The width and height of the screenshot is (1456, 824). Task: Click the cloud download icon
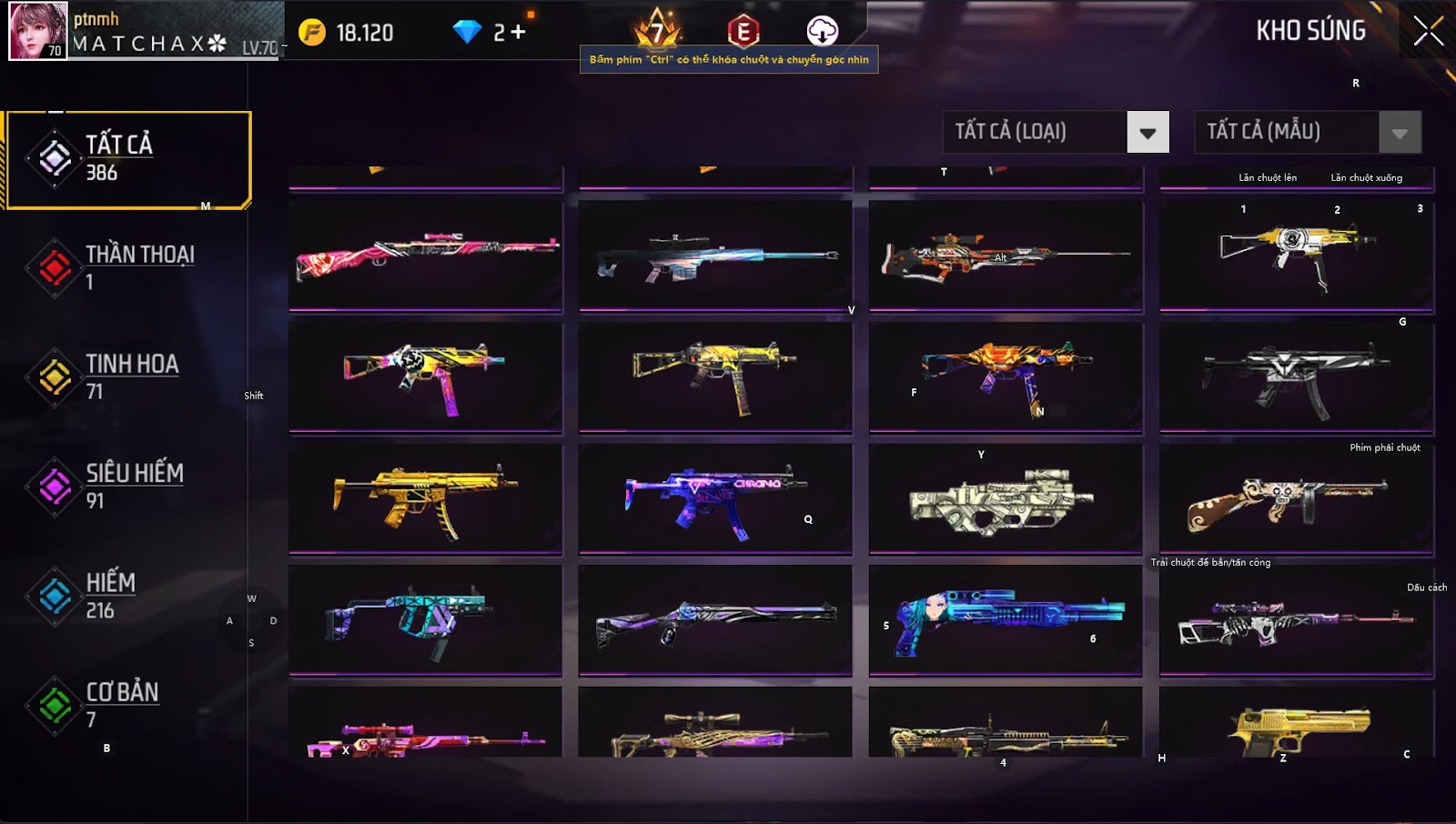(822, 31)
